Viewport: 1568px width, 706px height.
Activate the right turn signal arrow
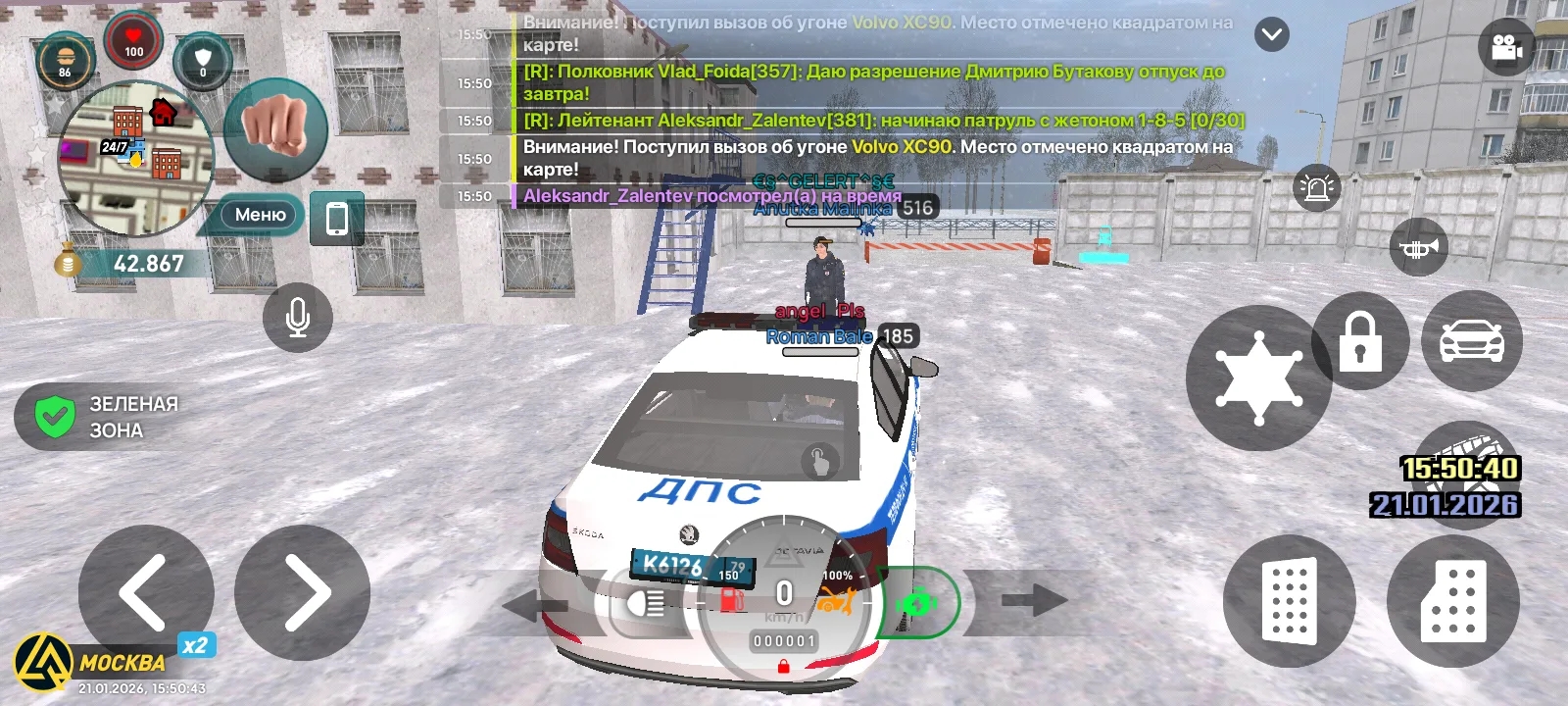click(1034, 600)
